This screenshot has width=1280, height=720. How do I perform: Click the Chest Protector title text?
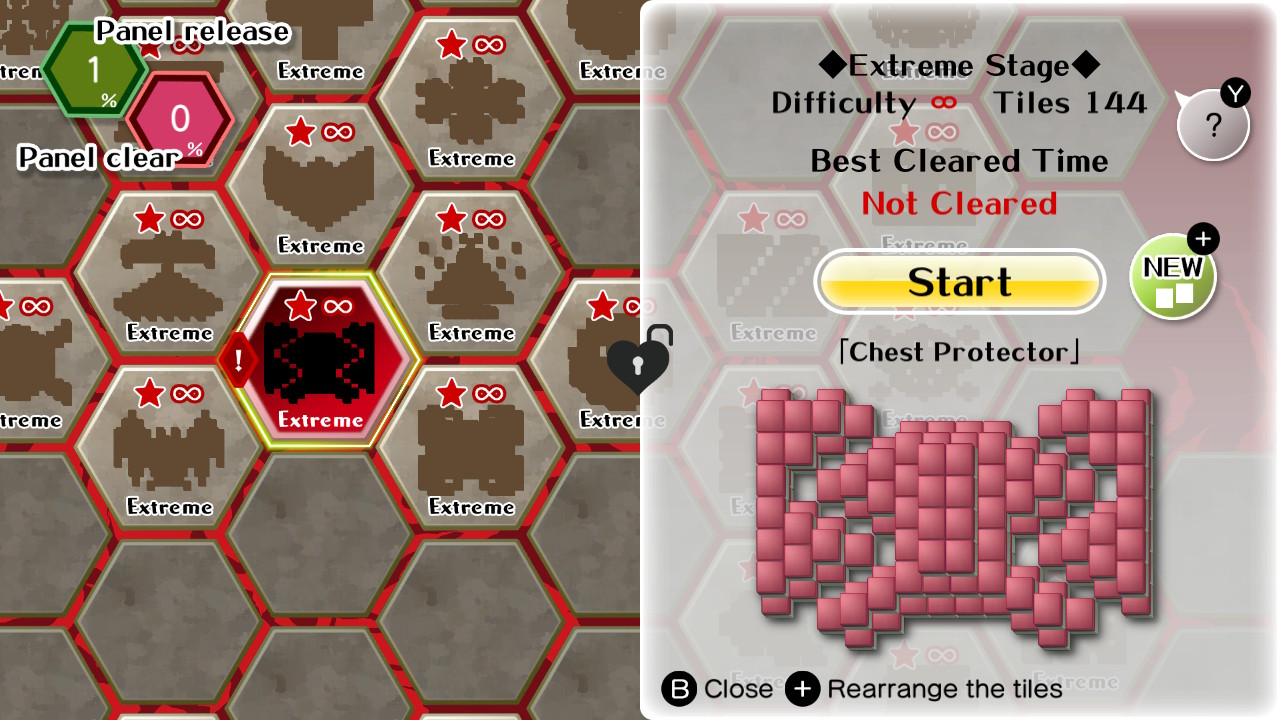(x=959, y=352)
